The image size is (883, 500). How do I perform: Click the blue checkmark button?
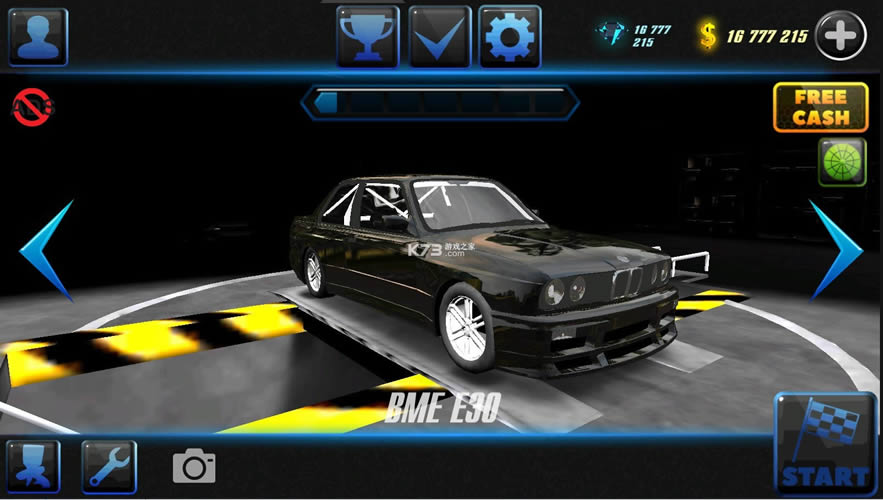tap(439, 37)
